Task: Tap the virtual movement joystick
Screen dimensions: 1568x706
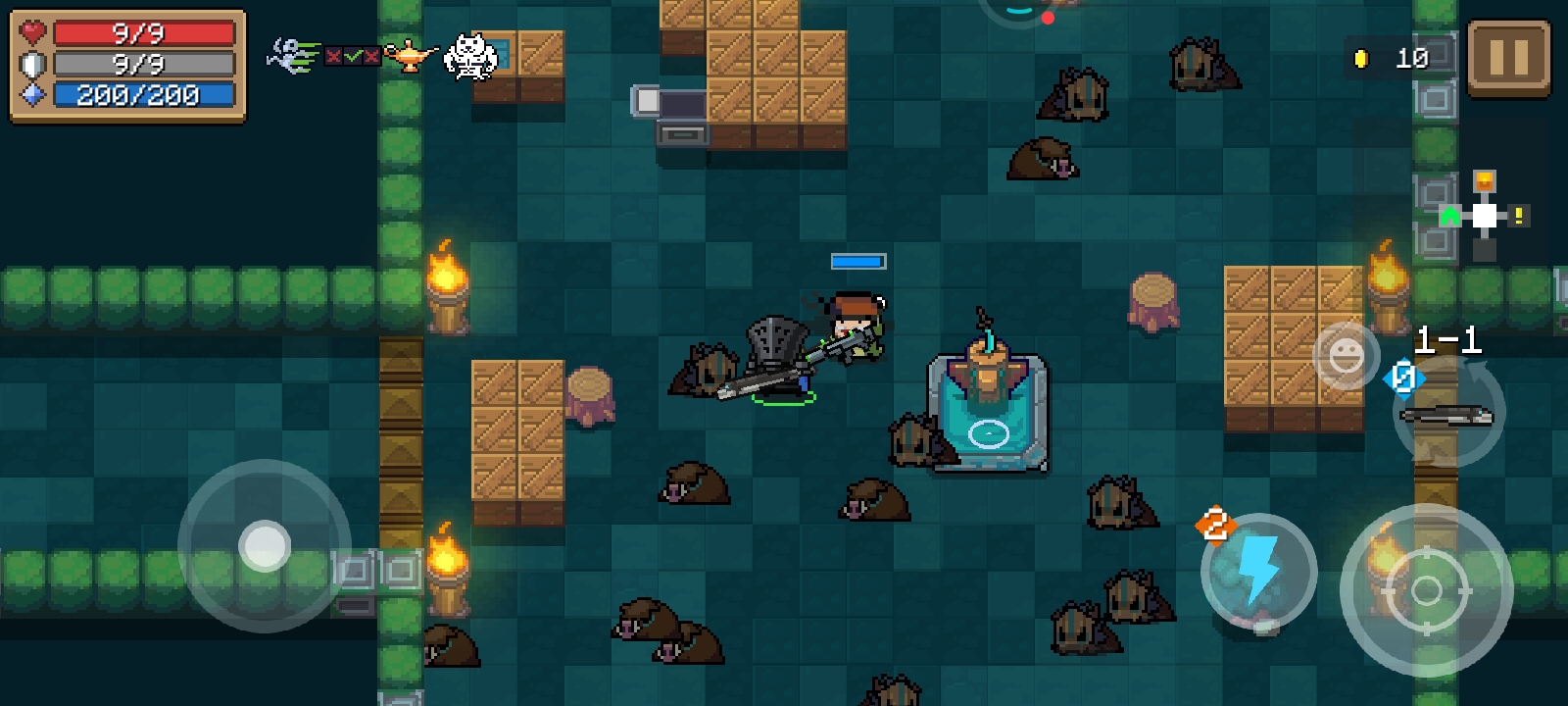Action: tap(265, 545)
